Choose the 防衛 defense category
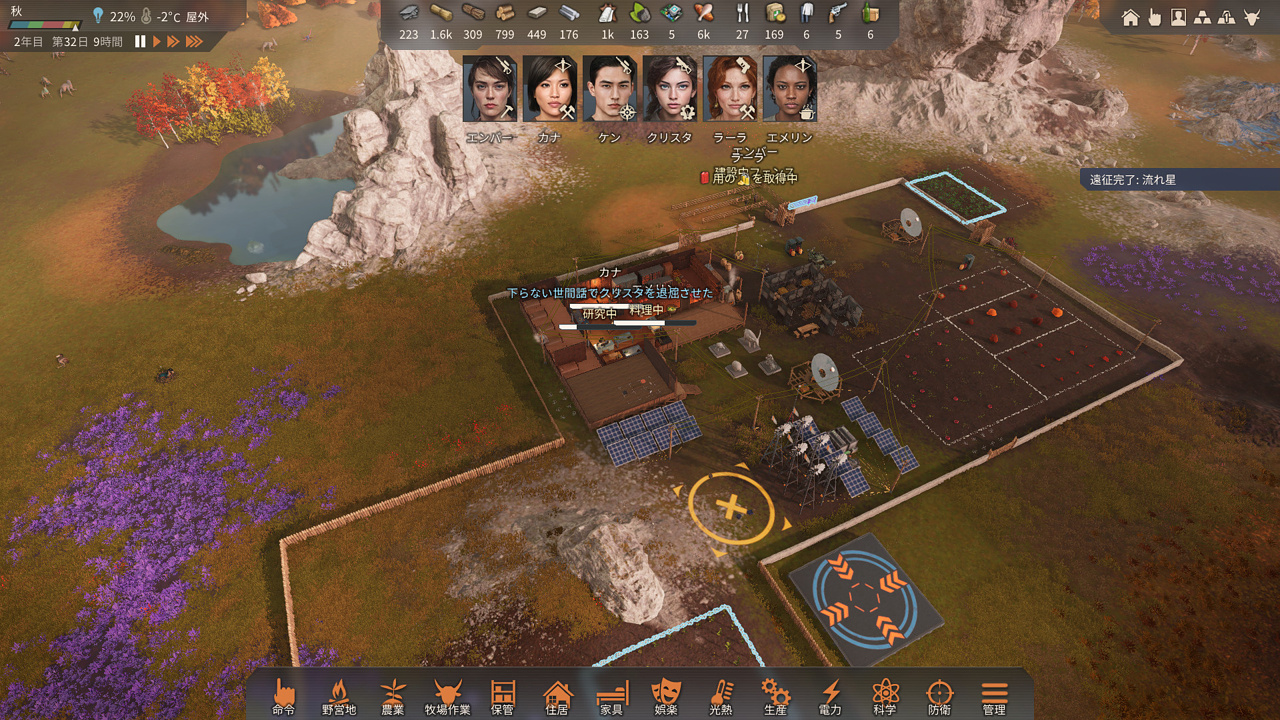 tap(939, 695)
